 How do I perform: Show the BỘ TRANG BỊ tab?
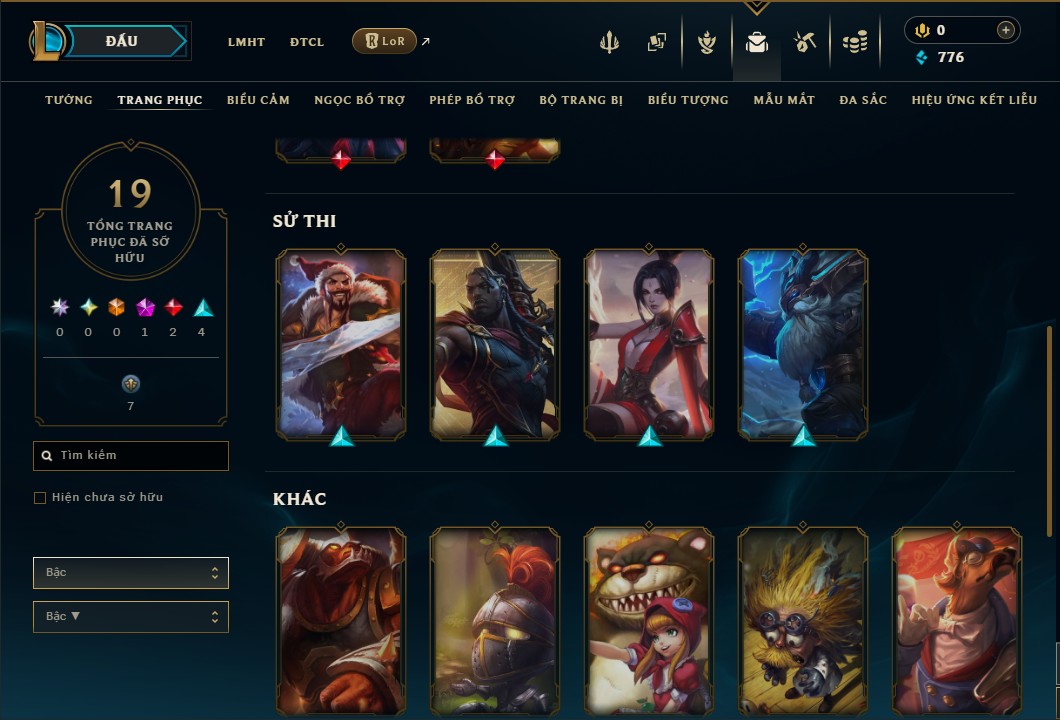pos(581,100)
